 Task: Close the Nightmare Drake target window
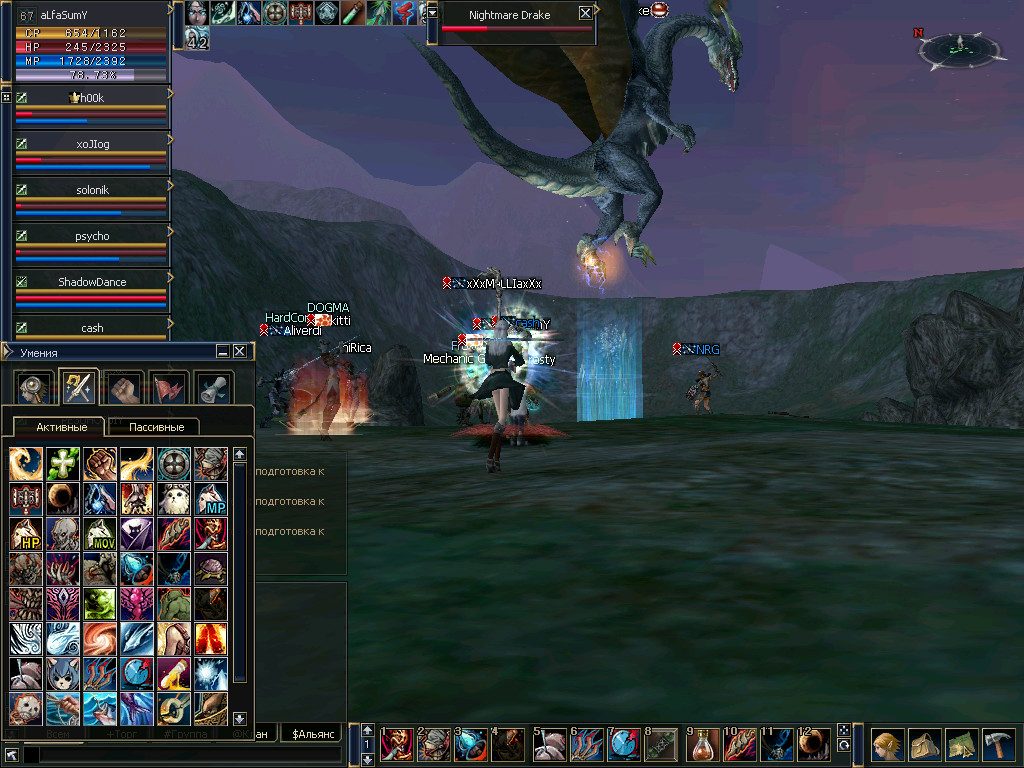[x=585, y=14]
